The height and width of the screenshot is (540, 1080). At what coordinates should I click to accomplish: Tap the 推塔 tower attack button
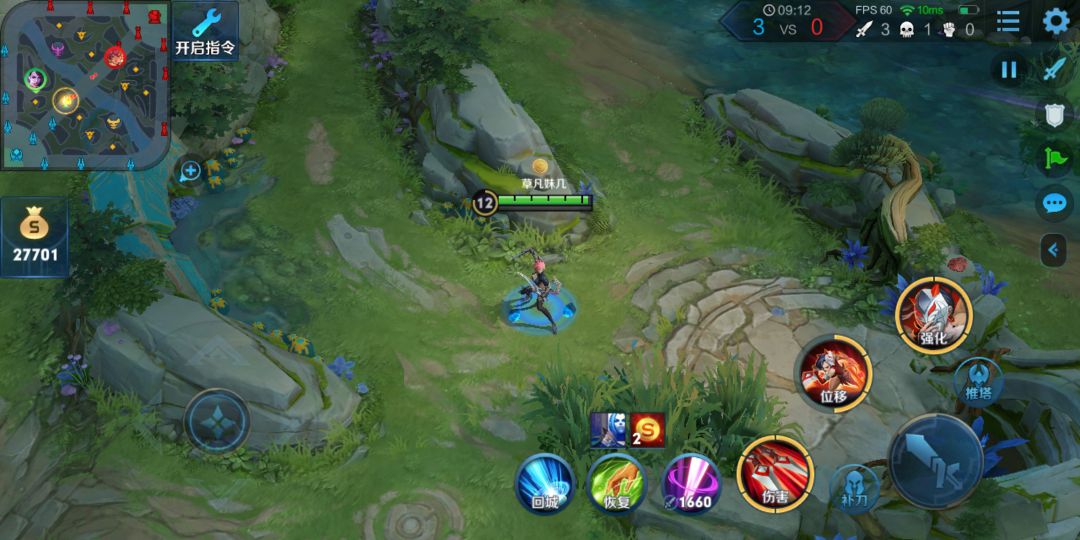coord(978,381)
